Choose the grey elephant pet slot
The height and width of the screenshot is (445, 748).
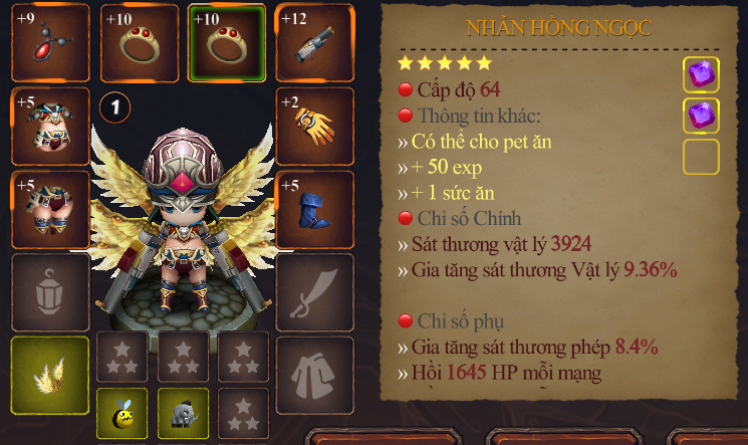pyautogui.click(x=183, y=413)
